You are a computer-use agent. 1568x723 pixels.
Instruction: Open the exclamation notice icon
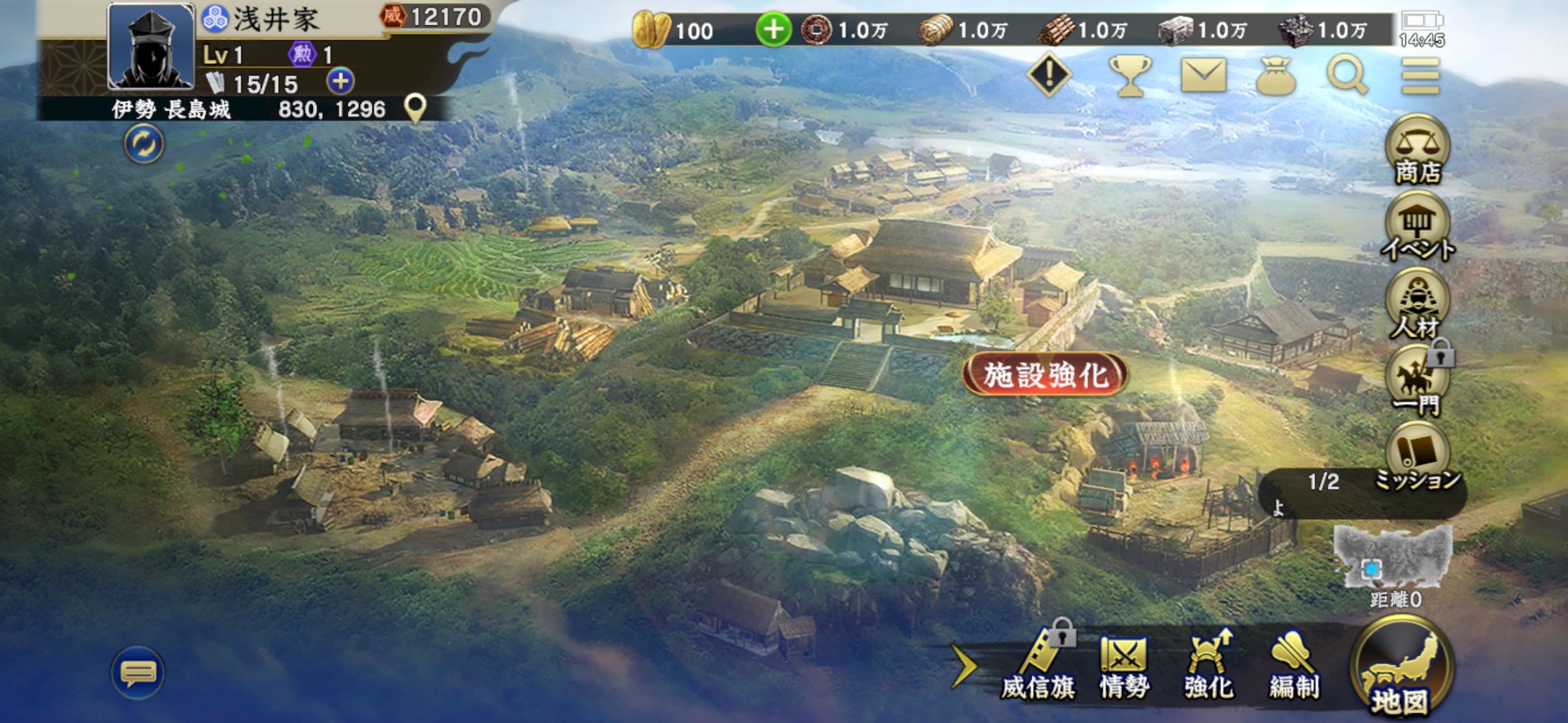(1049, 76)
